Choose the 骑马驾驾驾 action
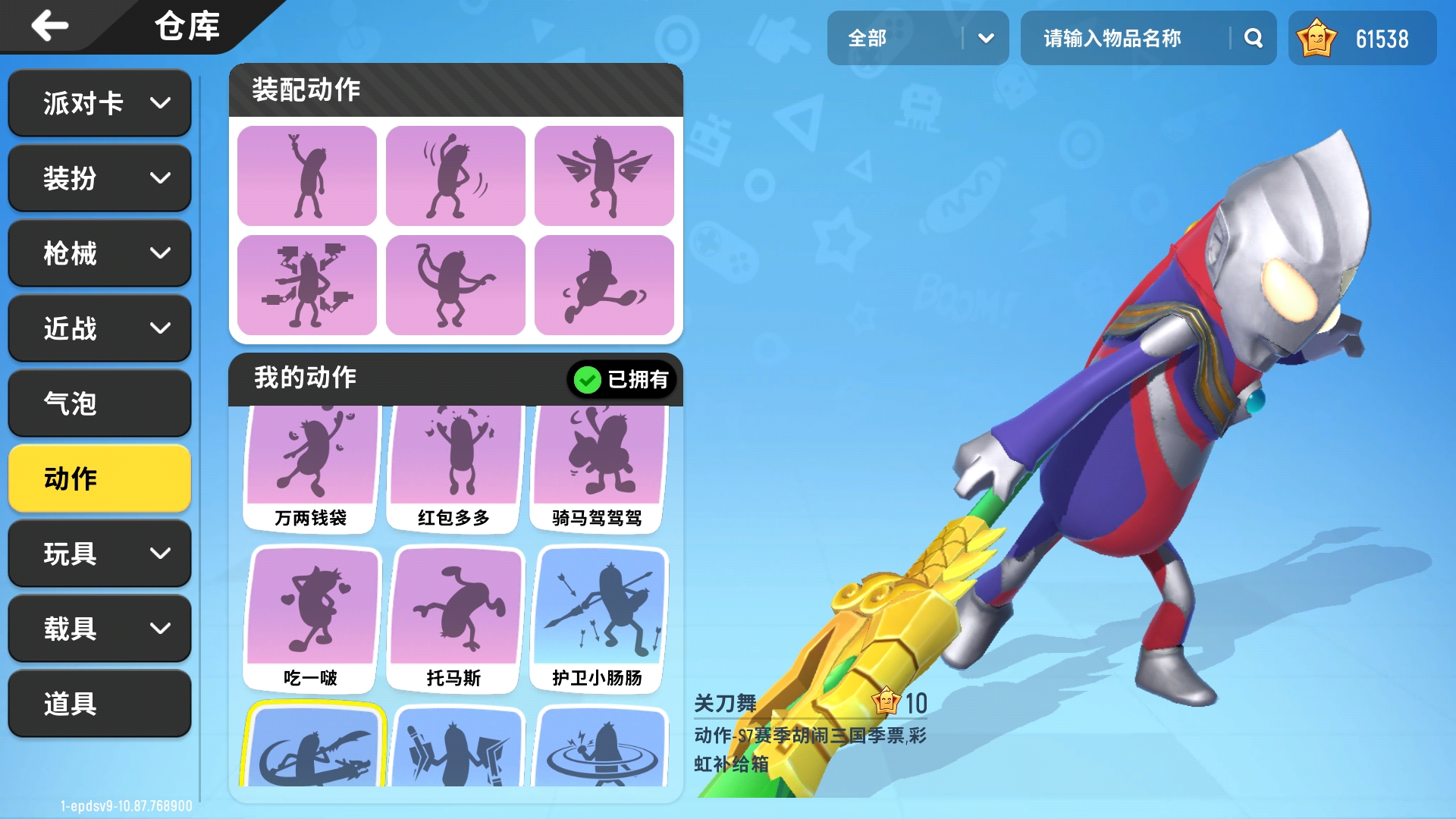This screenshot has width=1456, height=819. pyautogui.click(x=597, y=455)
